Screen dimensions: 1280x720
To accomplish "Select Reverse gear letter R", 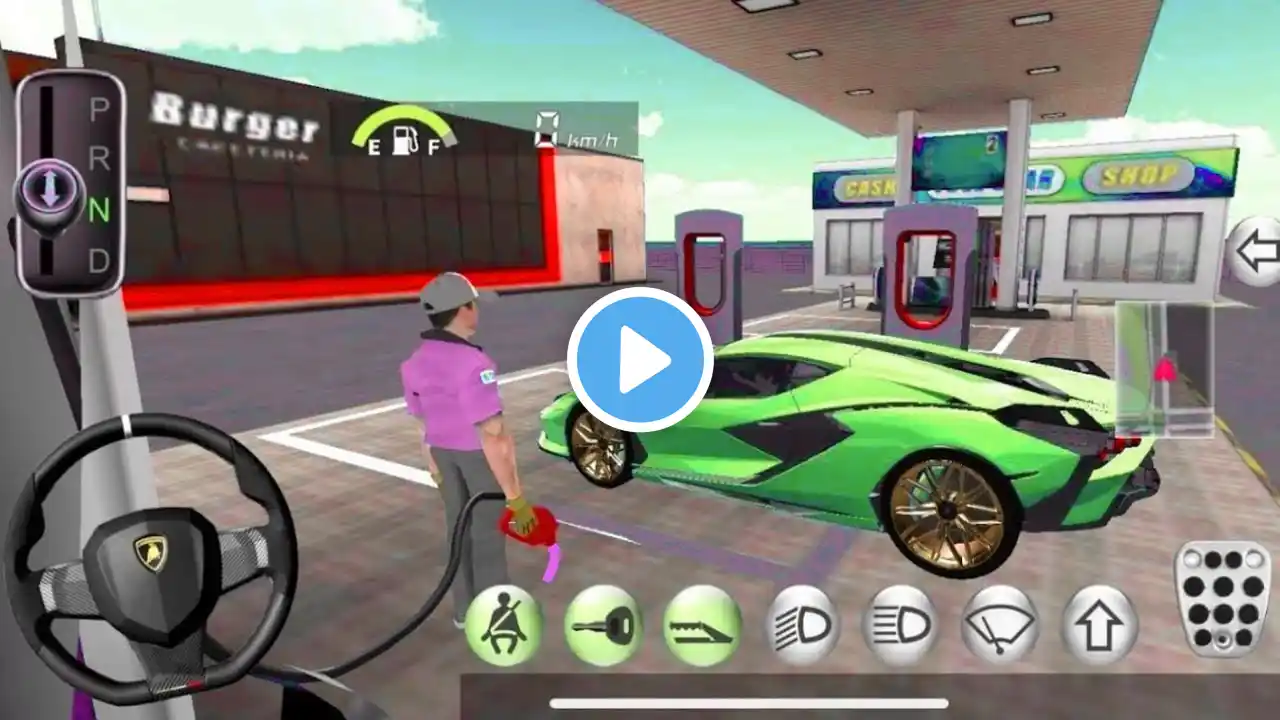I will (98, 160).
